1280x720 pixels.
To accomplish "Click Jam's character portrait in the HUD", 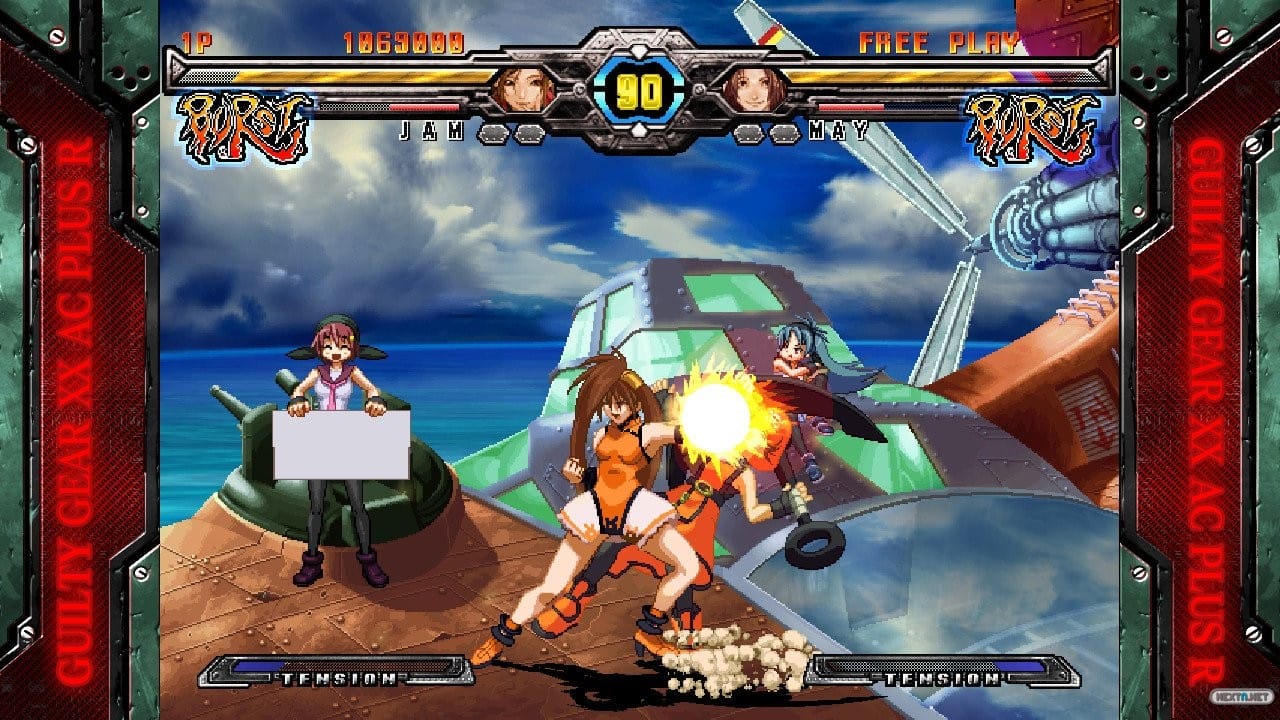I will pos(520,90).
